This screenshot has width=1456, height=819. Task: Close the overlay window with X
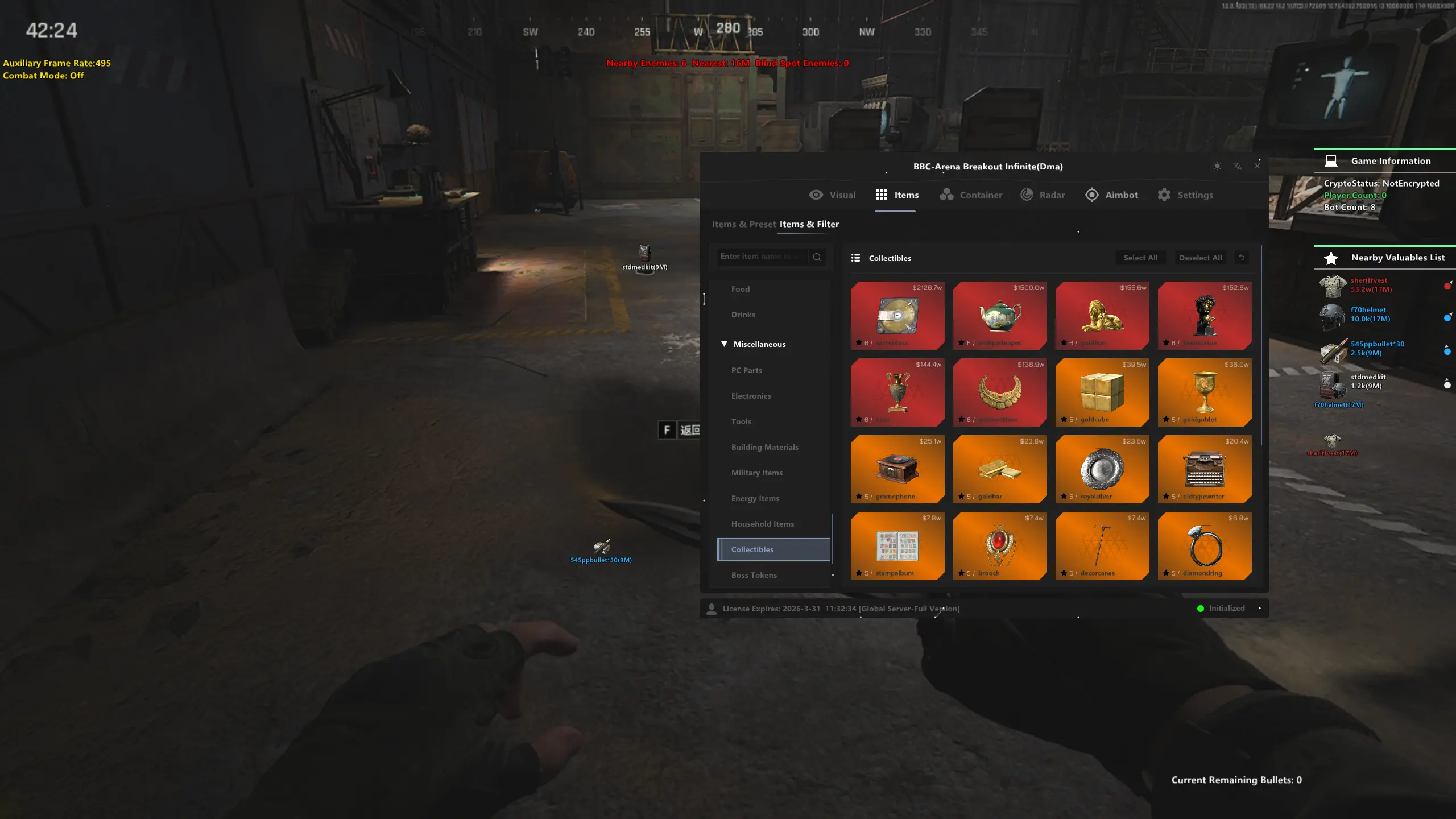[1257, 166]
